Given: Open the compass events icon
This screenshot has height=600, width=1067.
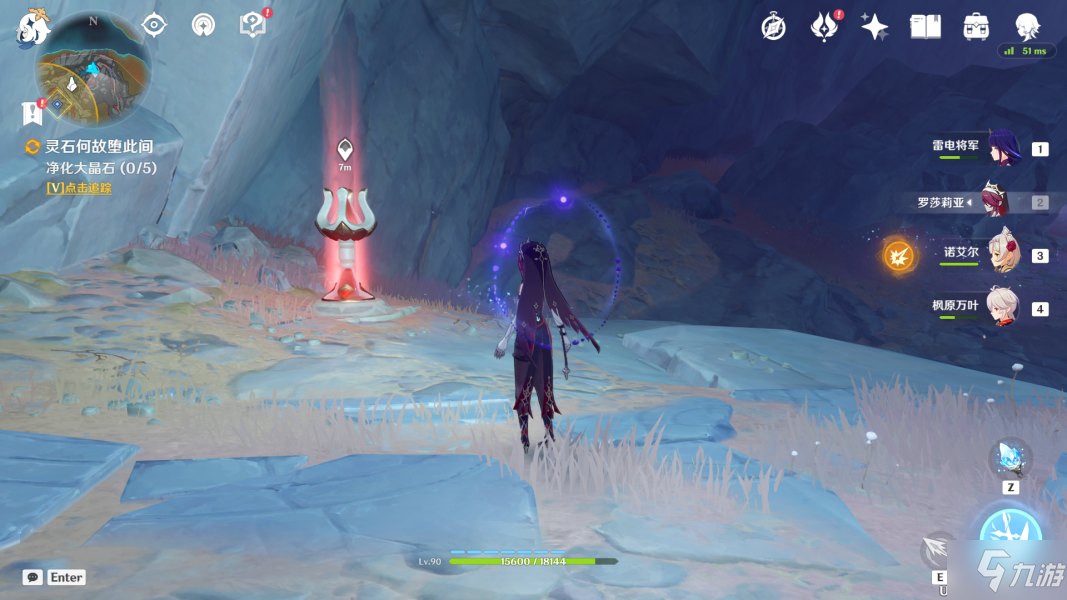Looking at the screenshot, I should point(773,27).
